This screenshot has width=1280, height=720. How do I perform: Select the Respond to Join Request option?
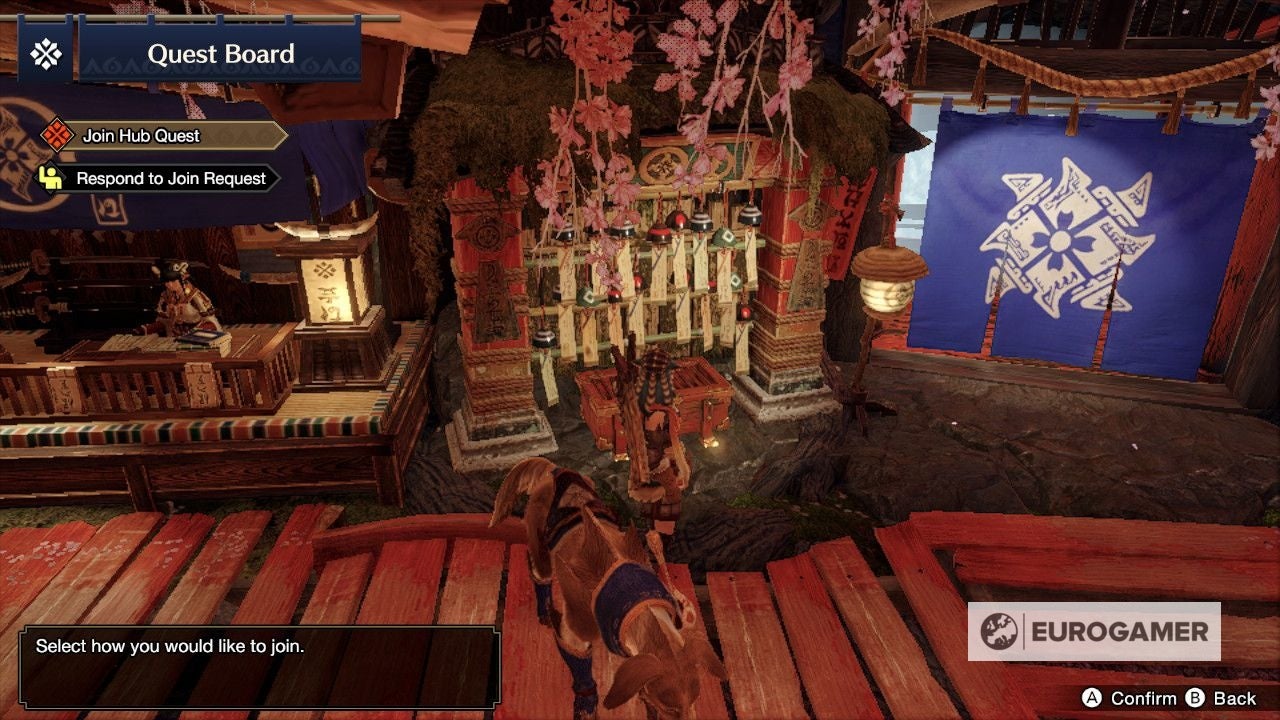coord(170,178)
